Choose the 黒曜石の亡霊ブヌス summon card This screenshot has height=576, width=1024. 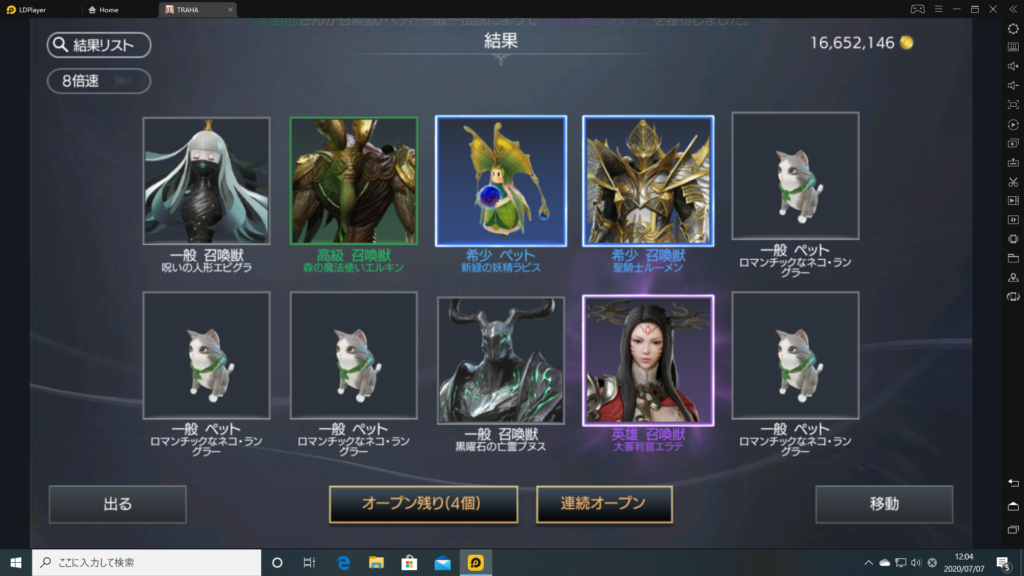tap(501, 360)
